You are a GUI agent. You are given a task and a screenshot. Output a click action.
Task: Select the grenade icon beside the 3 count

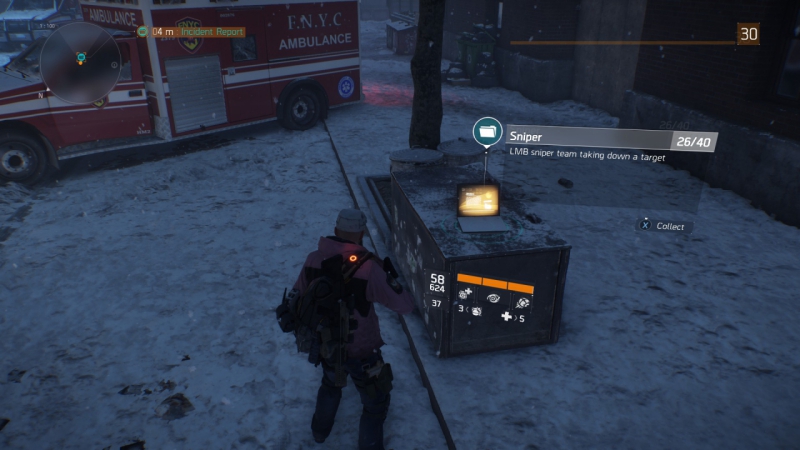coord(476,312)
